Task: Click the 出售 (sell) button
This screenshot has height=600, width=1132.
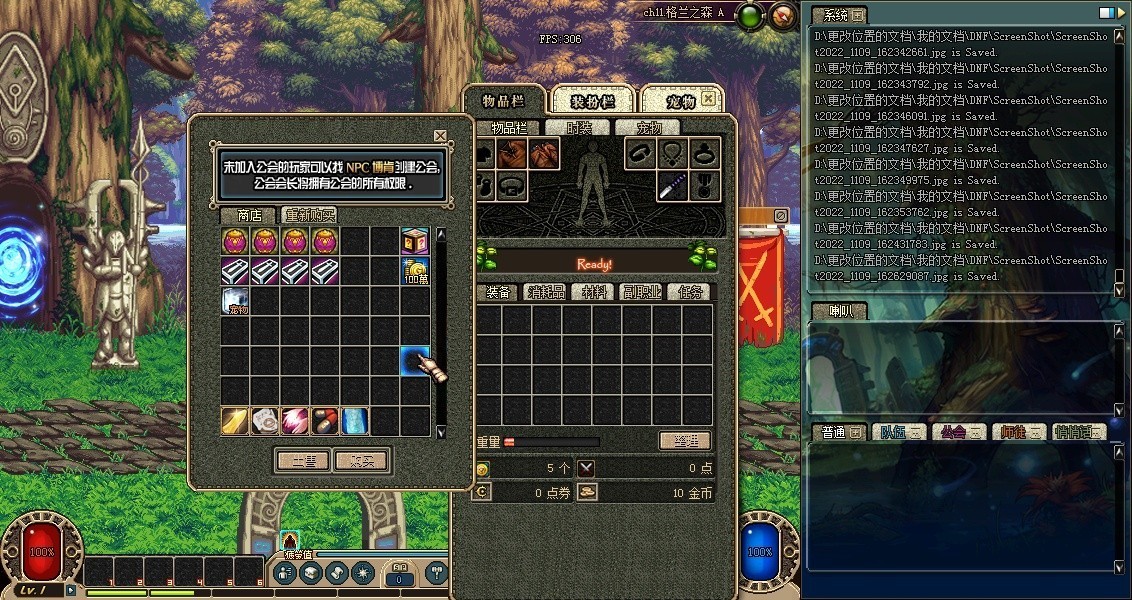Action: tap(303, 461)
